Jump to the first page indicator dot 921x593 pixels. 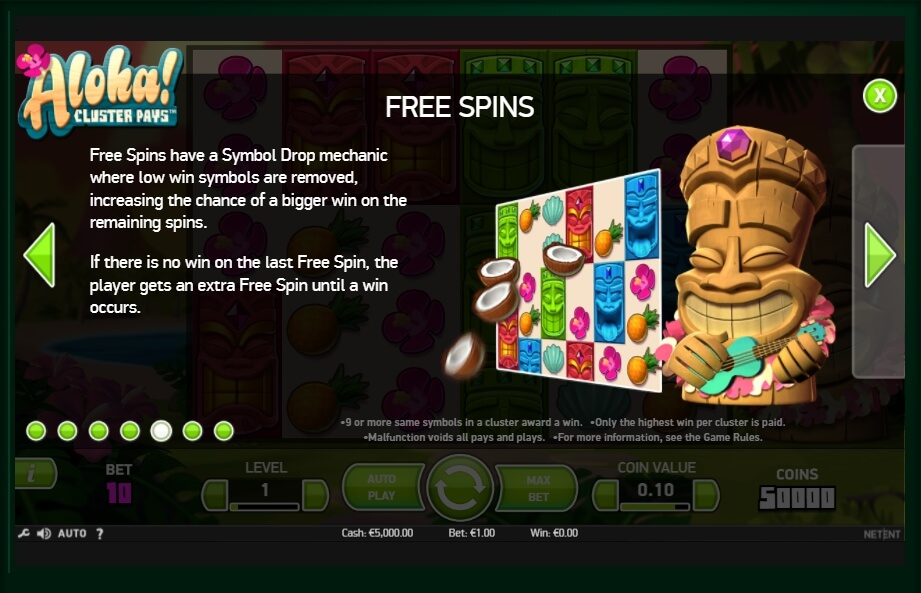[x=36, y=431]
